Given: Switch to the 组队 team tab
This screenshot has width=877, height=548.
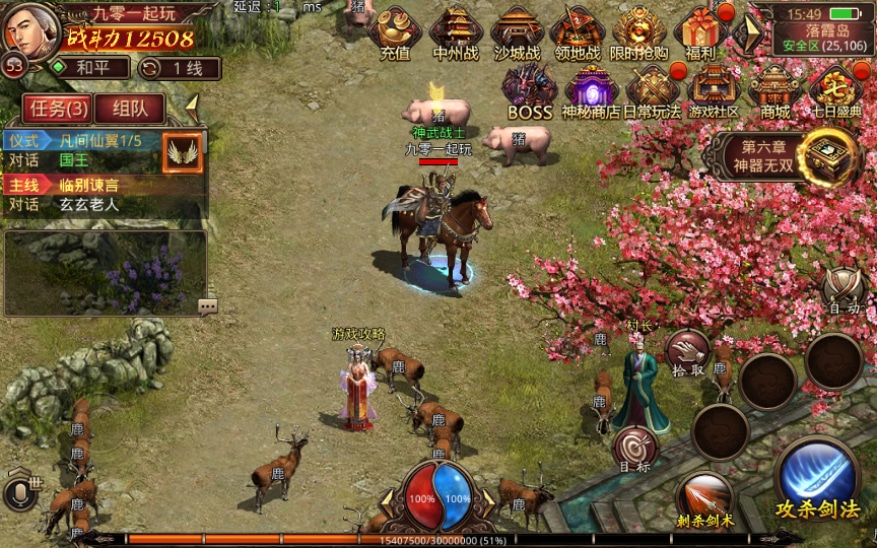Looking at the screenshot, I should click(130, 108).
